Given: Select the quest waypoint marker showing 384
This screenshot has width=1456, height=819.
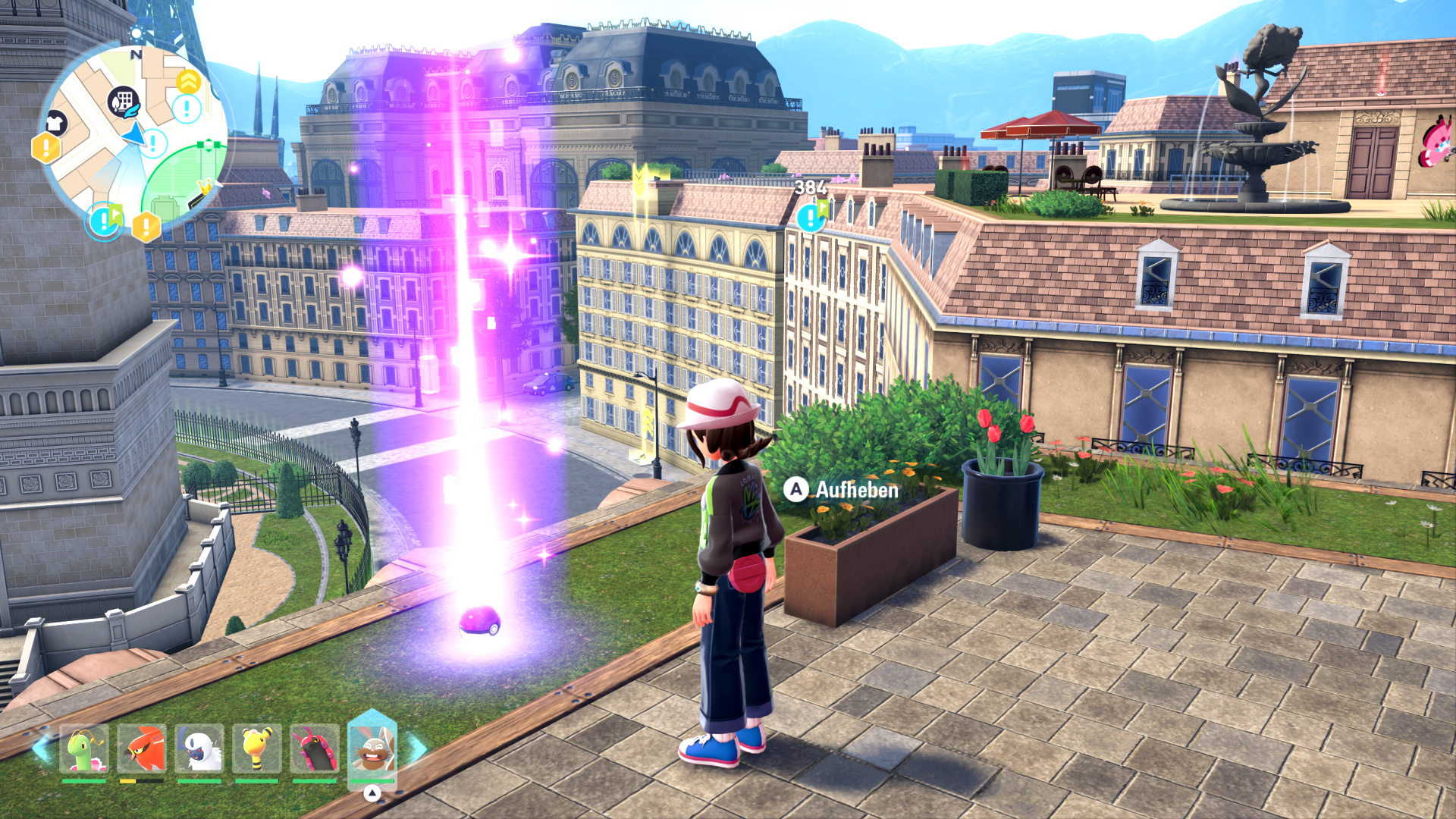Looking at the screenshot, I should 811,217.
